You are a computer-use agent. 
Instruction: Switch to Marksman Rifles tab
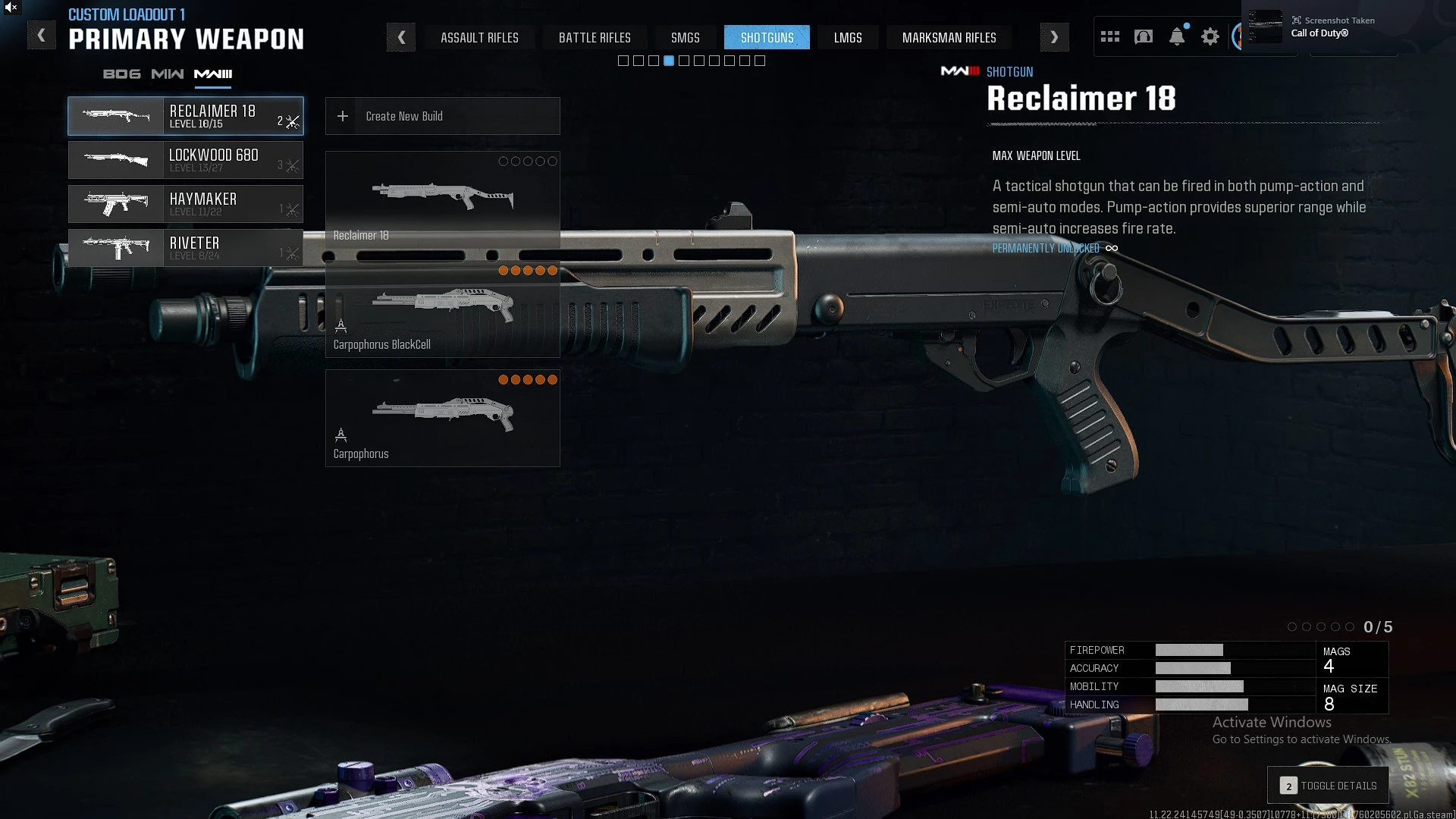[949, 37]
